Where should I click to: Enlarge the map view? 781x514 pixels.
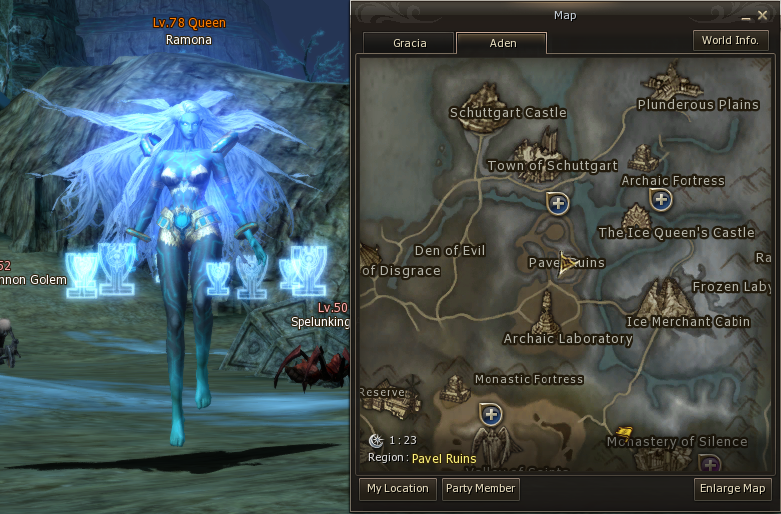(733, 488)
